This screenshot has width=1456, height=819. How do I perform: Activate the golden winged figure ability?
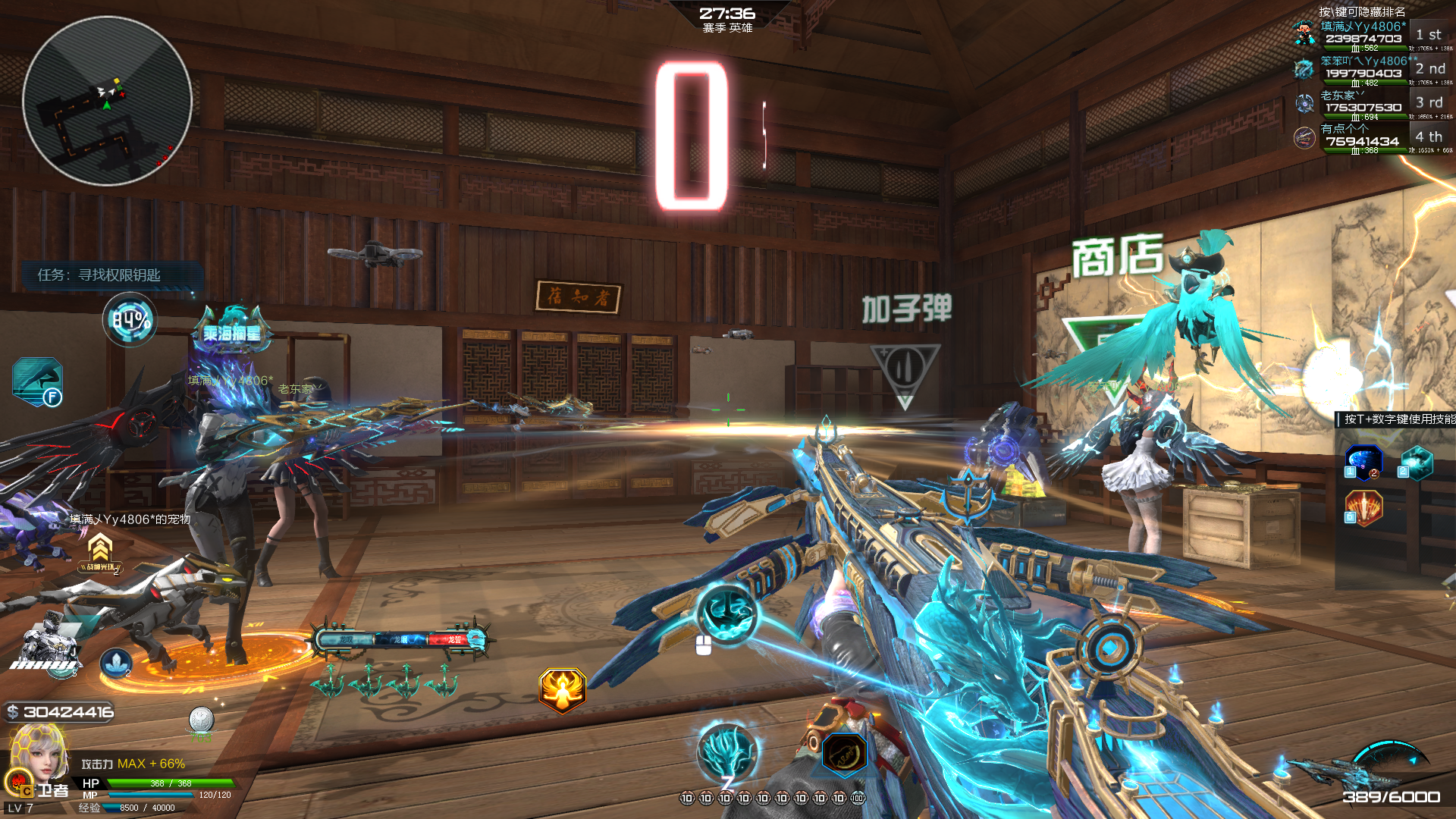(562, 689)
